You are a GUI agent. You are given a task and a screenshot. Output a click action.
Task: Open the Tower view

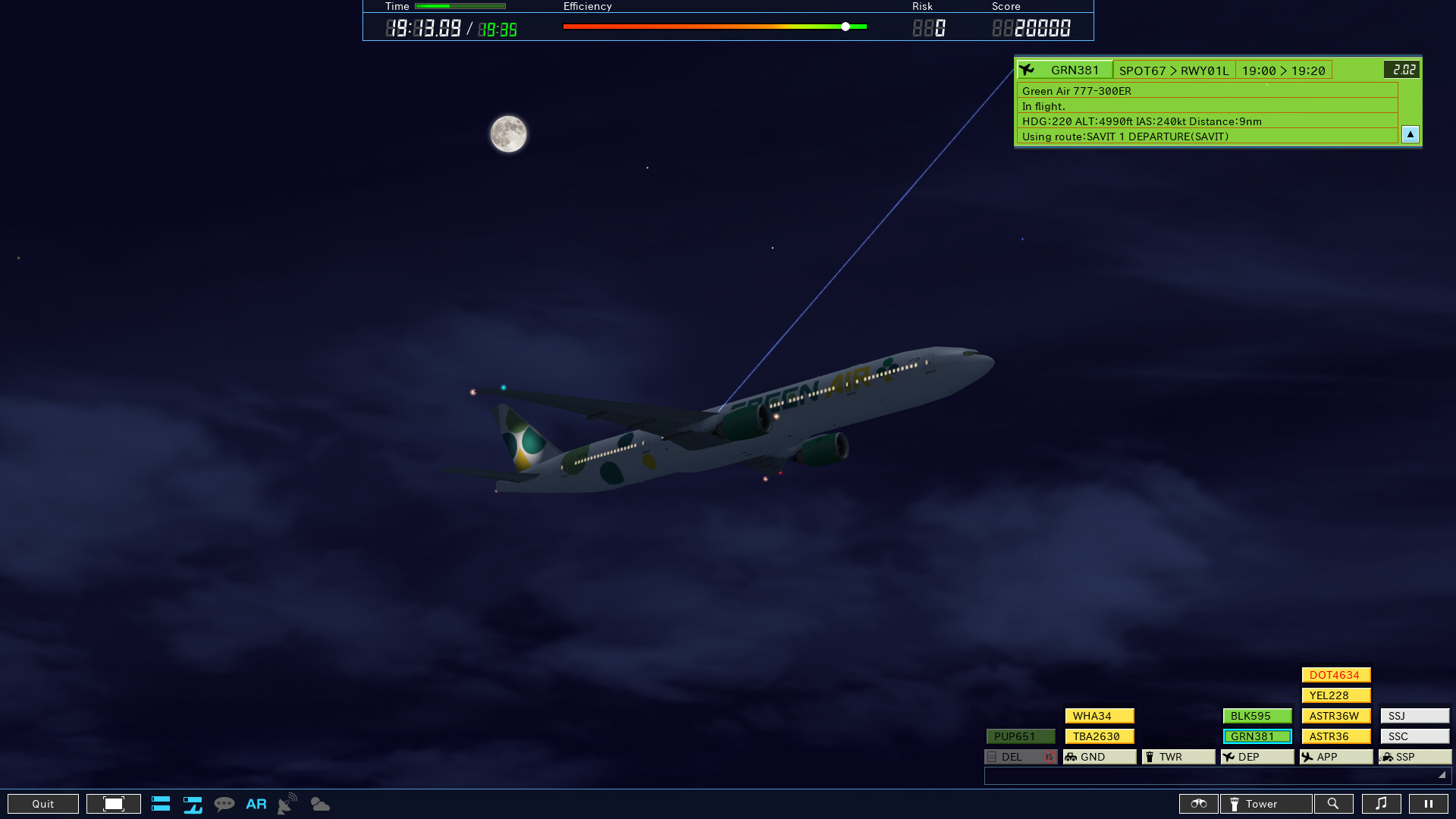(x=1265, y=803)
